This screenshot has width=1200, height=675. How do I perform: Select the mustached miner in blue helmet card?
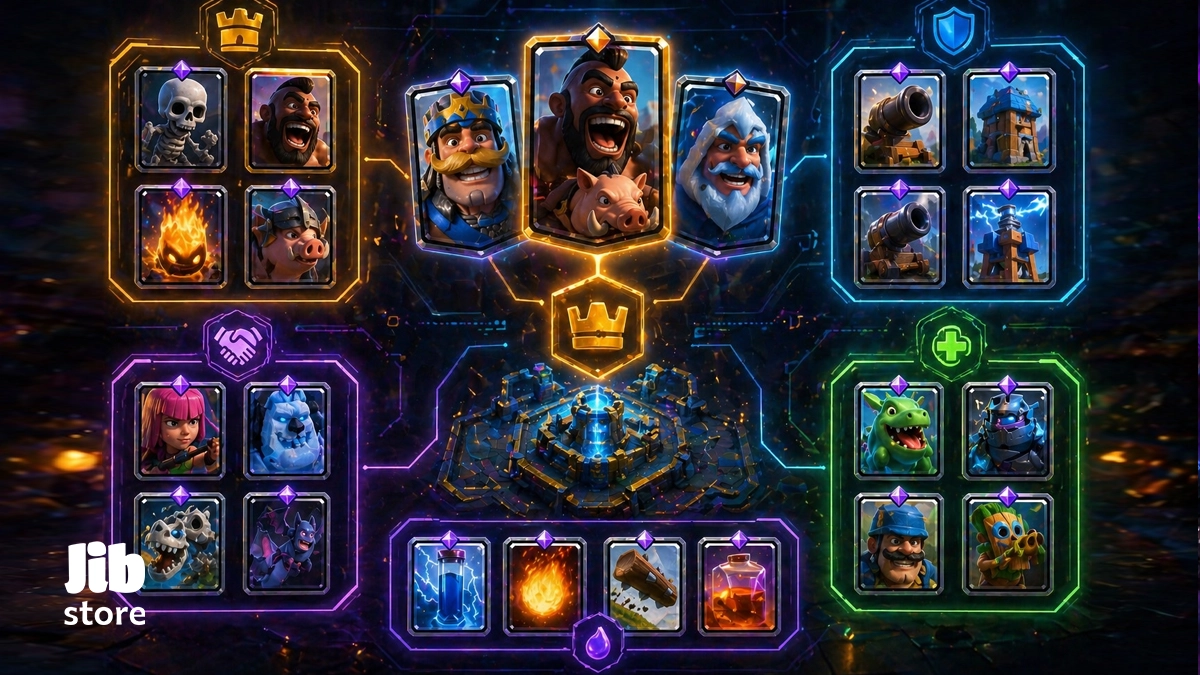(899, 545)
